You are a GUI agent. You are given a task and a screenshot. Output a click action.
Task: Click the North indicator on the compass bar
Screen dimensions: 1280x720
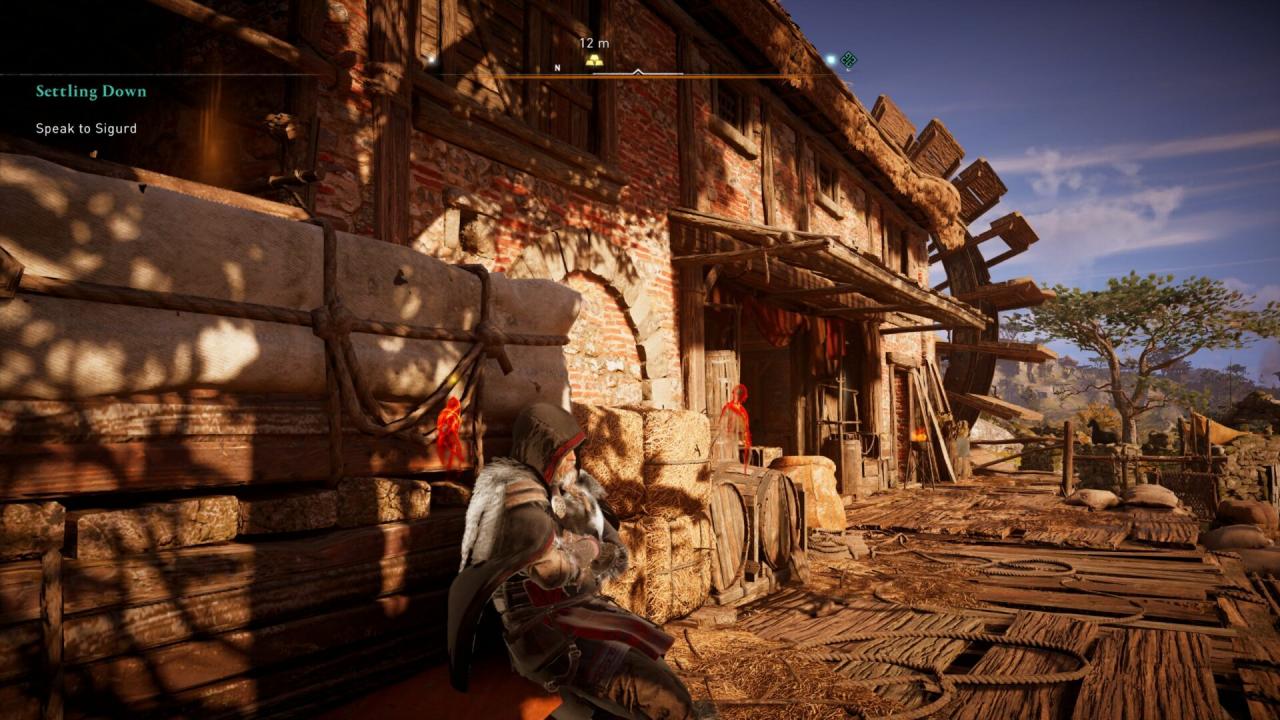557,68
